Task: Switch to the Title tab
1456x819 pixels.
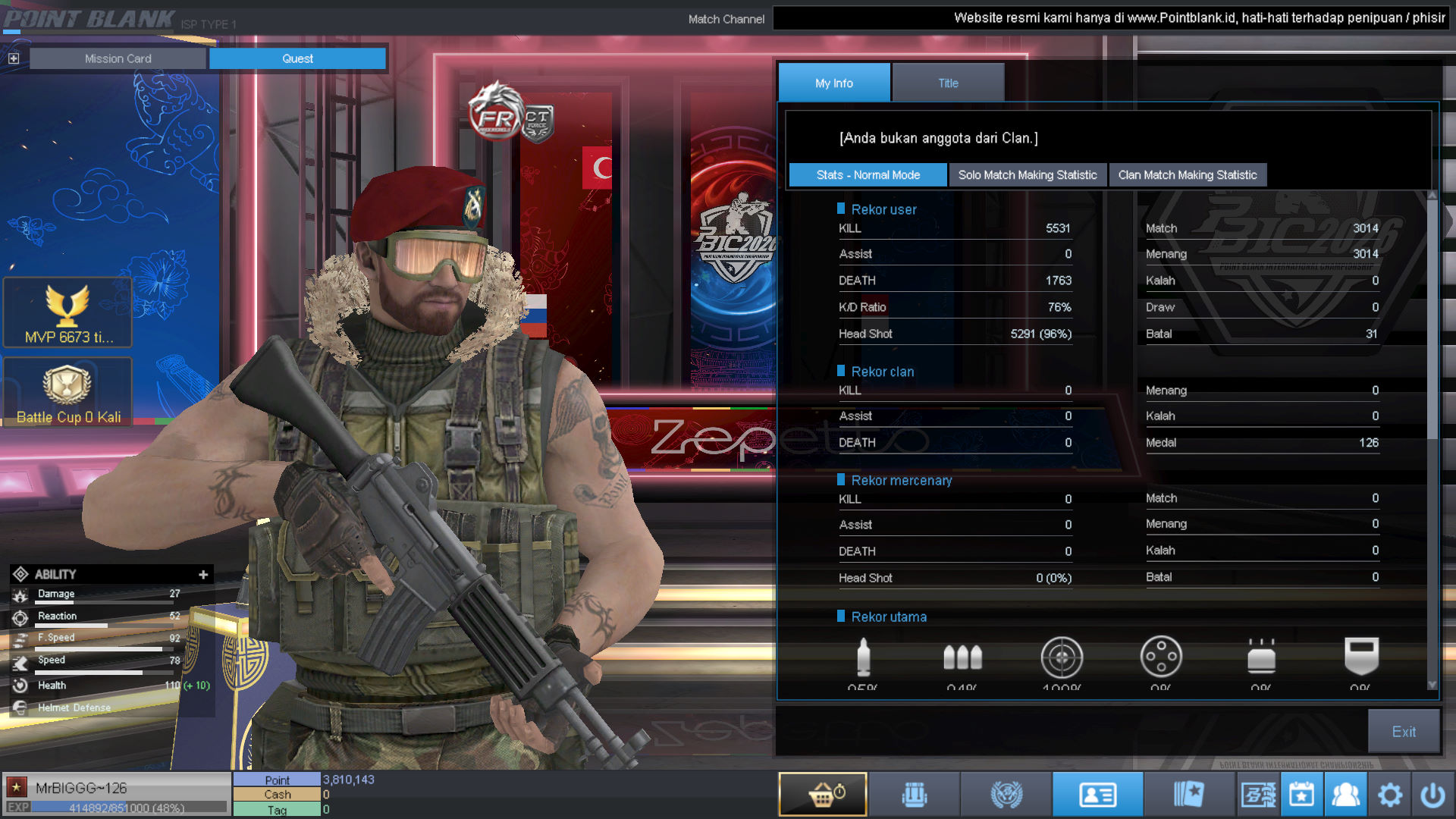Action: tap(948, 83)
